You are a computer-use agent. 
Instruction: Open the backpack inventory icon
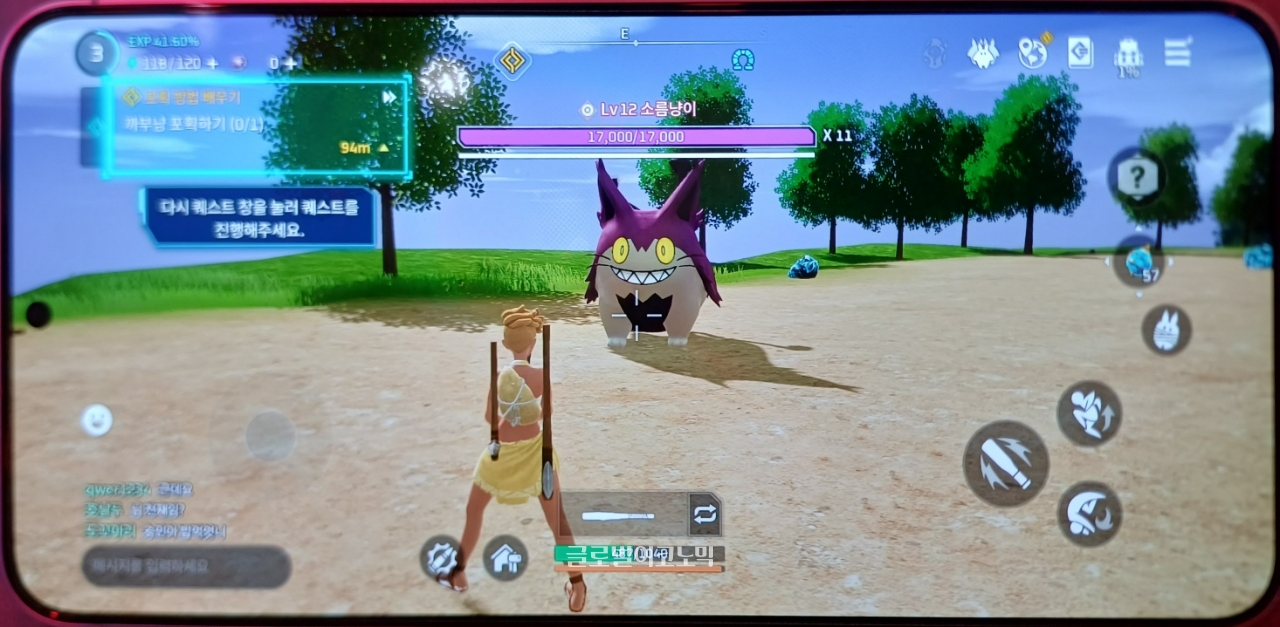coord(1128,53)
